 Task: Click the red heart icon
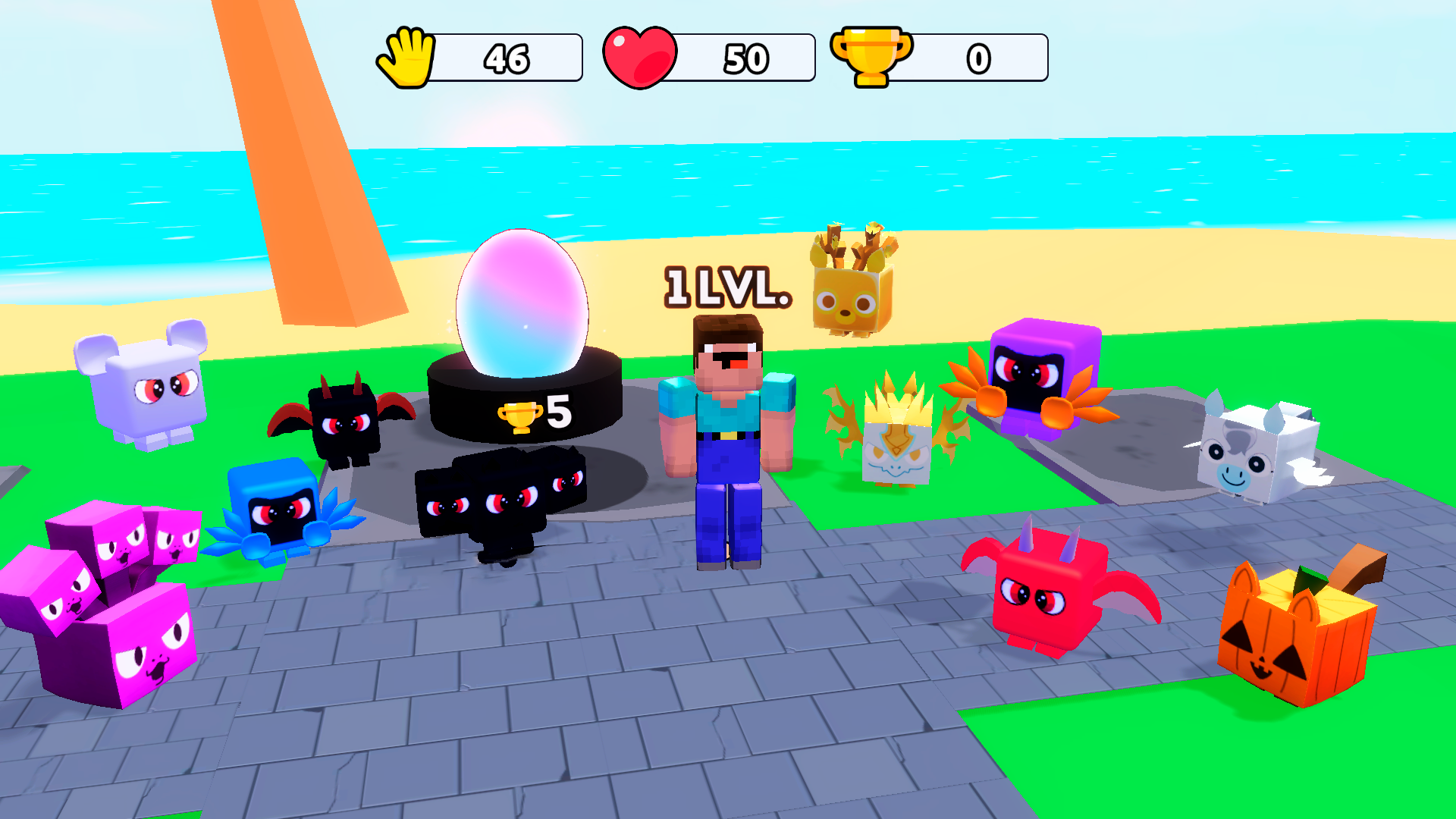[639, 55]
